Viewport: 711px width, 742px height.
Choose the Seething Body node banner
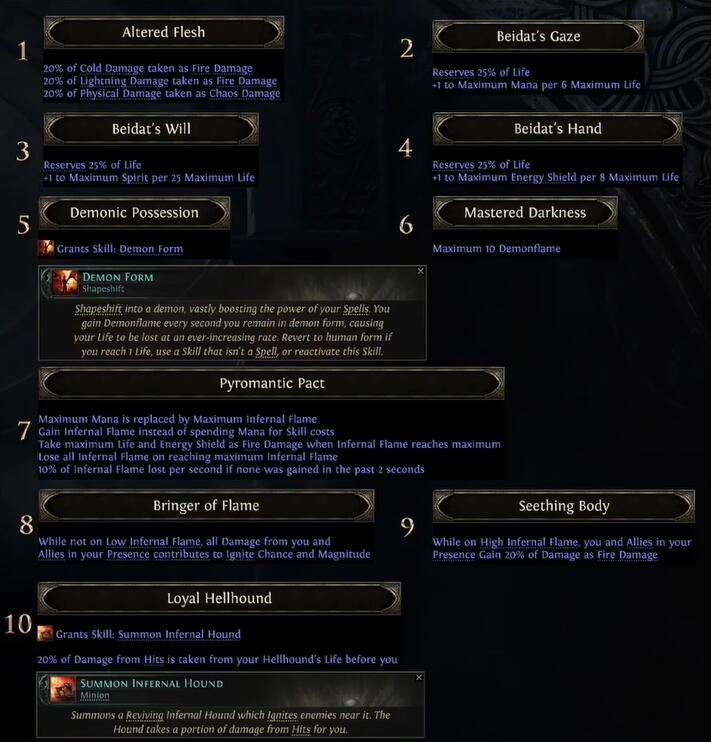click(564, 506)
